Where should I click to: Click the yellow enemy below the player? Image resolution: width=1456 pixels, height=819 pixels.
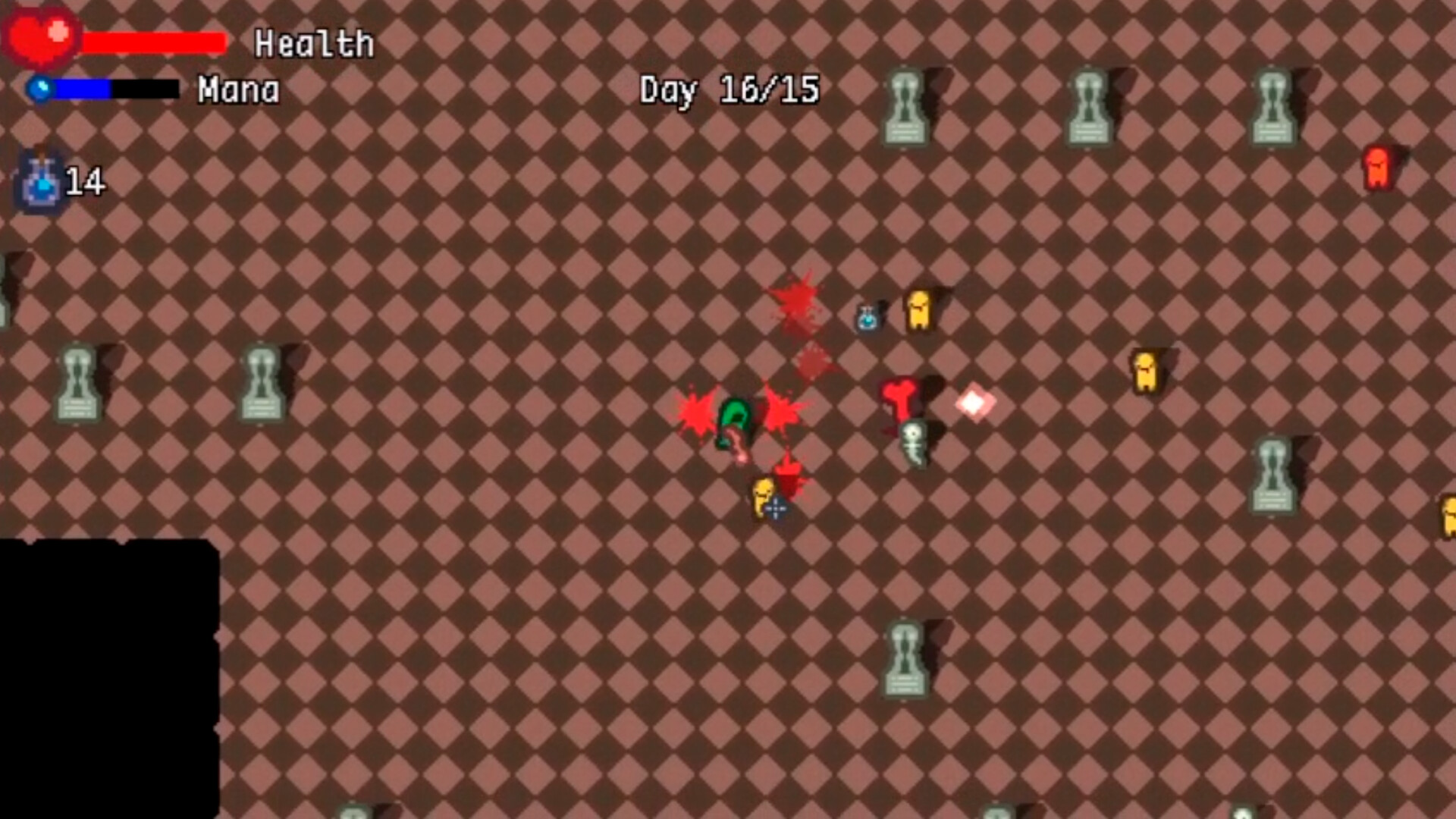(762, 497)
